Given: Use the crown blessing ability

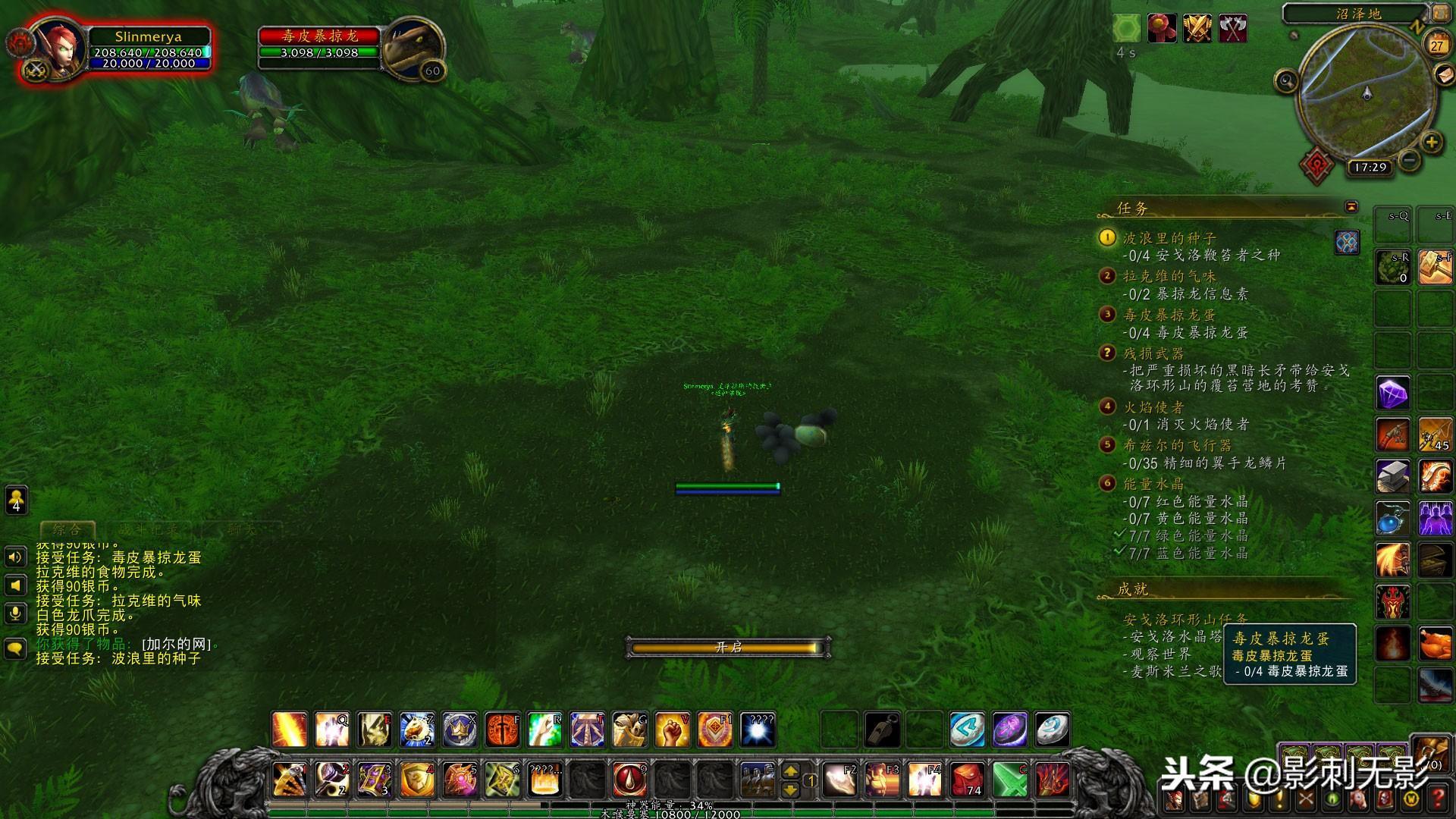Looking at the screenshot, I should pyautogui.click(x=460, y=730).
